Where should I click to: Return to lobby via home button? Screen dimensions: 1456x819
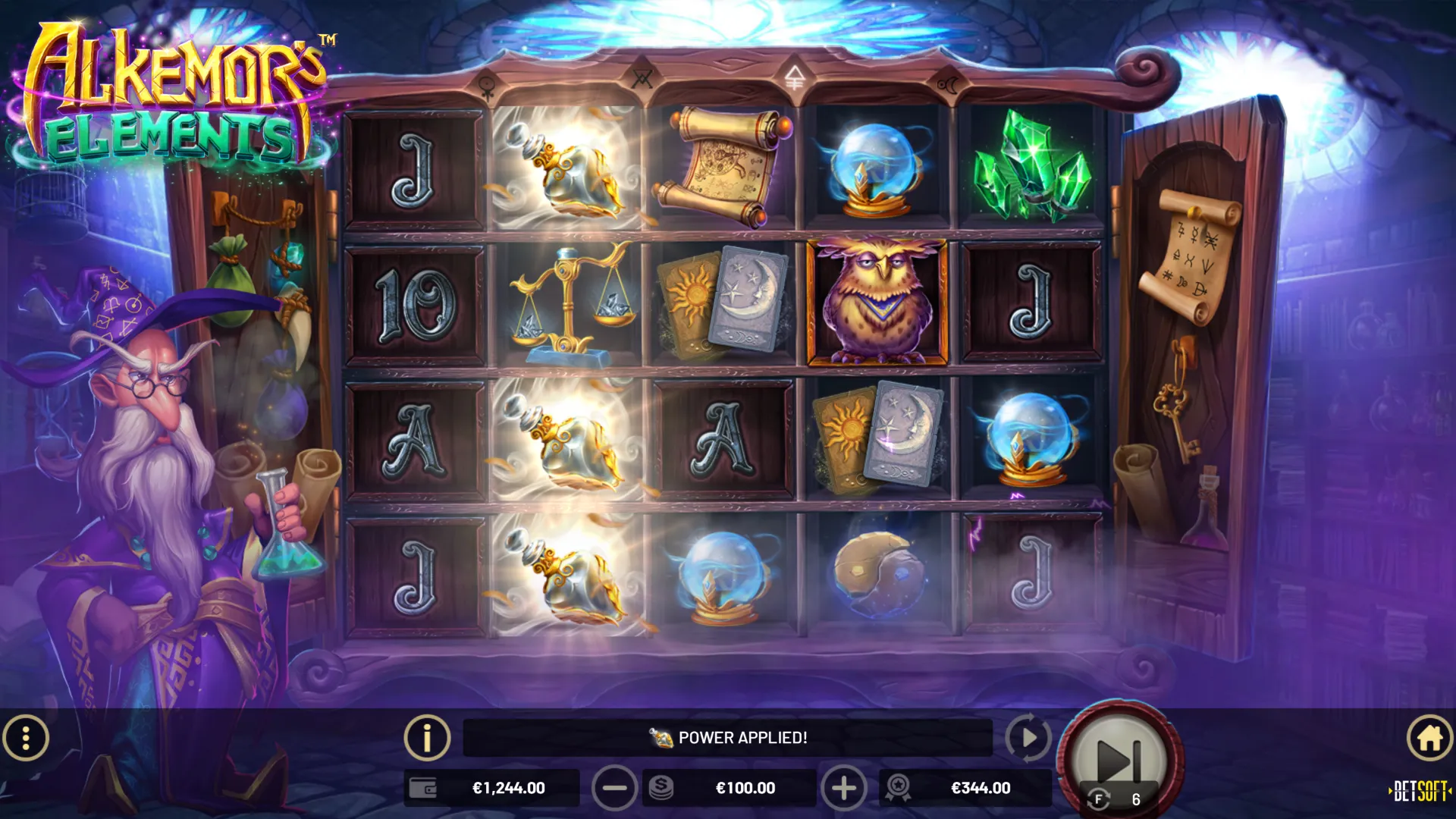(1429, 738)
